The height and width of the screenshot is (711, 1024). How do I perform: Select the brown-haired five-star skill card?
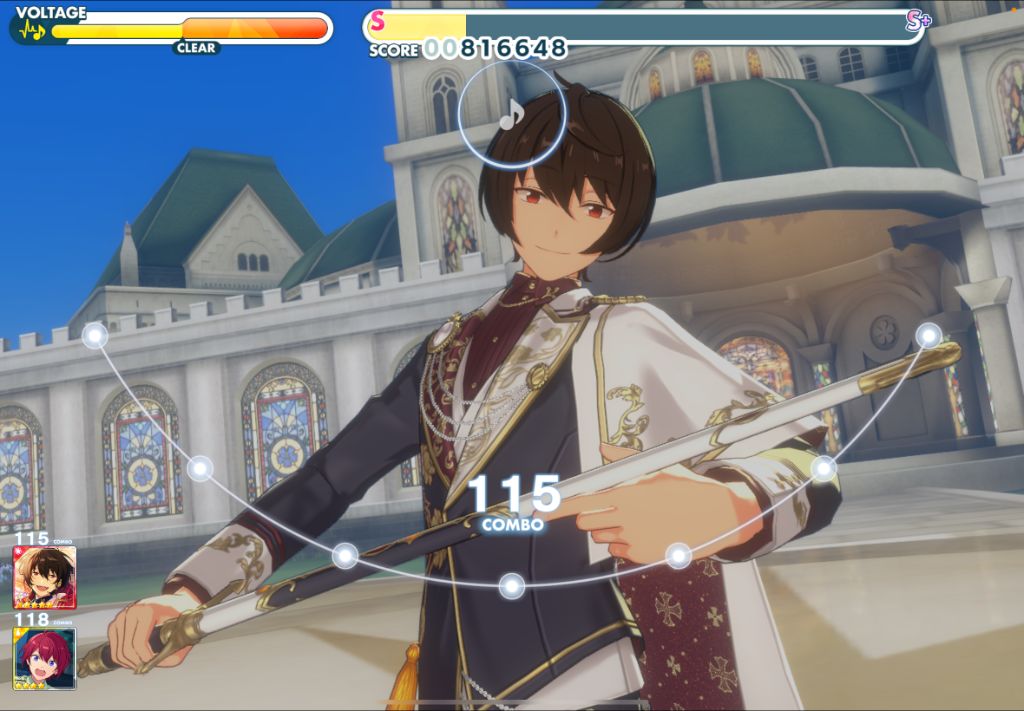45,578
